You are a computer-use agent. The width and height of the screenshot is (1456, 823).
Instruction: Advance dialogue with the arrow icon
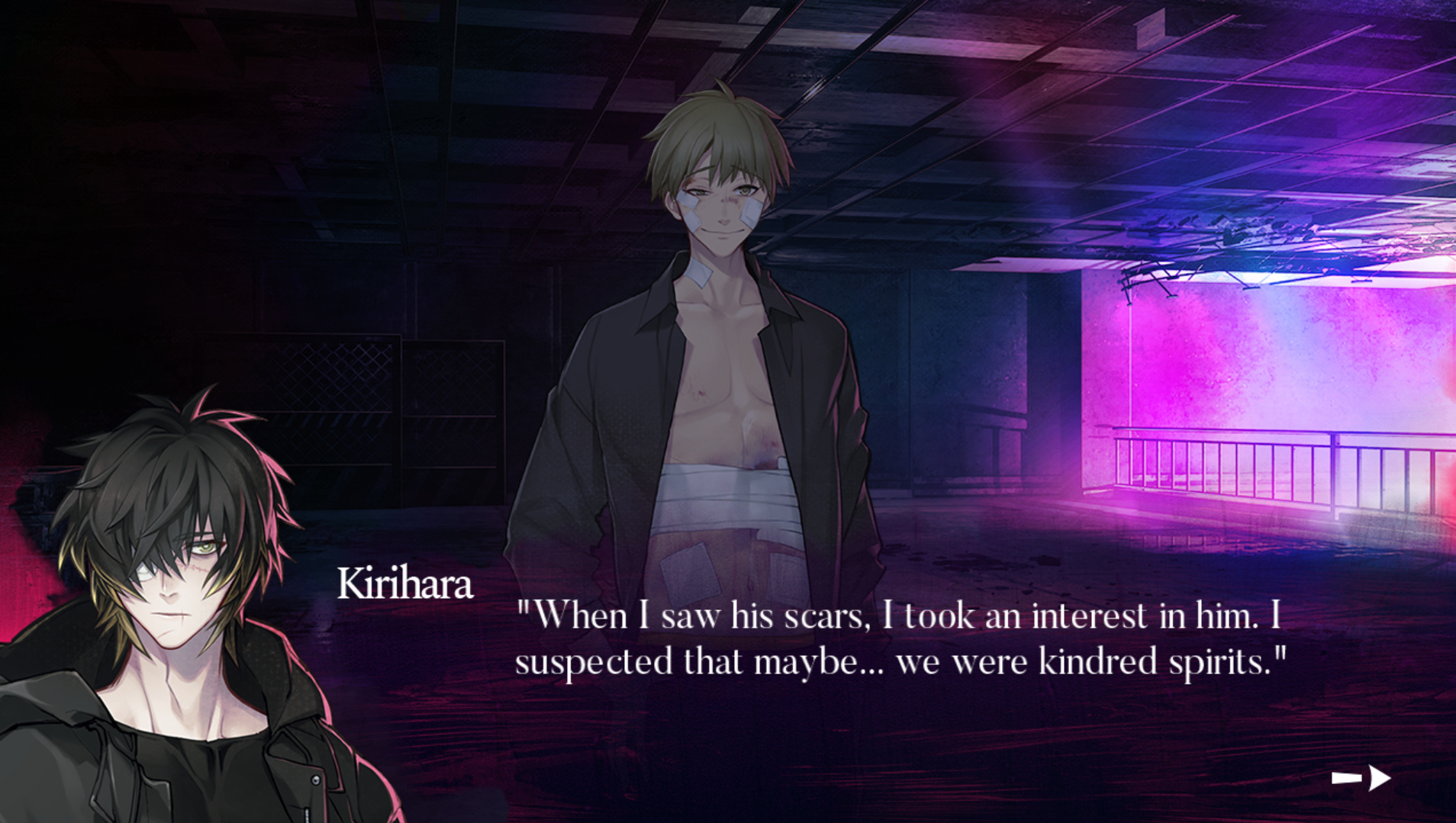(x=1362, y=778)
